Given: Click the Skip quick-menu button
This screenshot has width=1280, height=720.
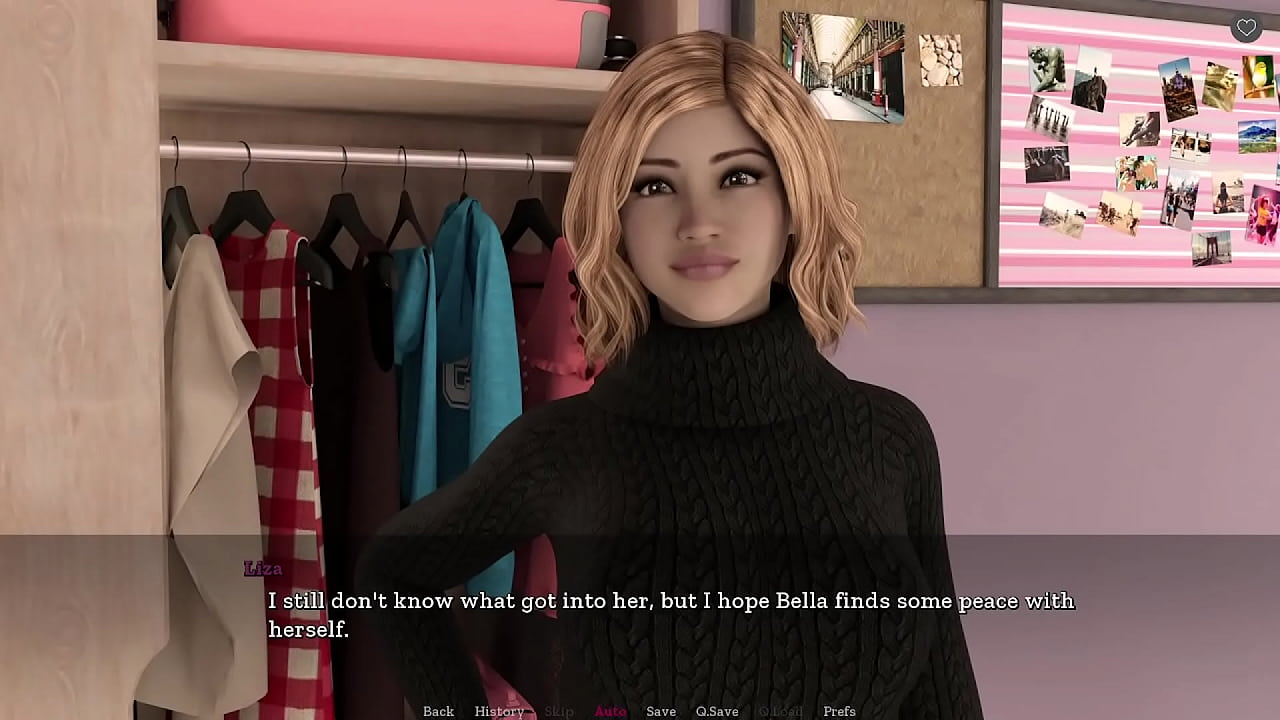Looking at the screenshot, I should [559, 711].
